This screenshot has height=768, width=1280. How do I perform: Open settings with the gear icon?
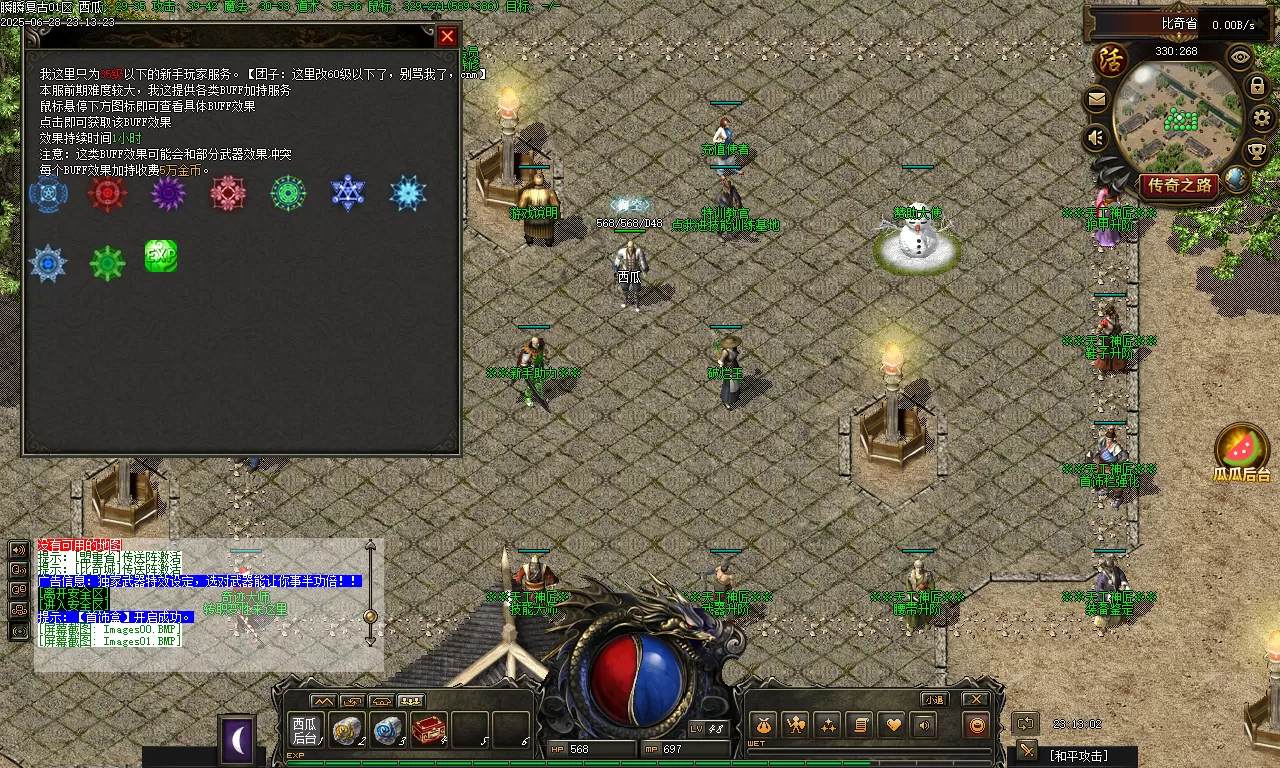pos(1262,118)
